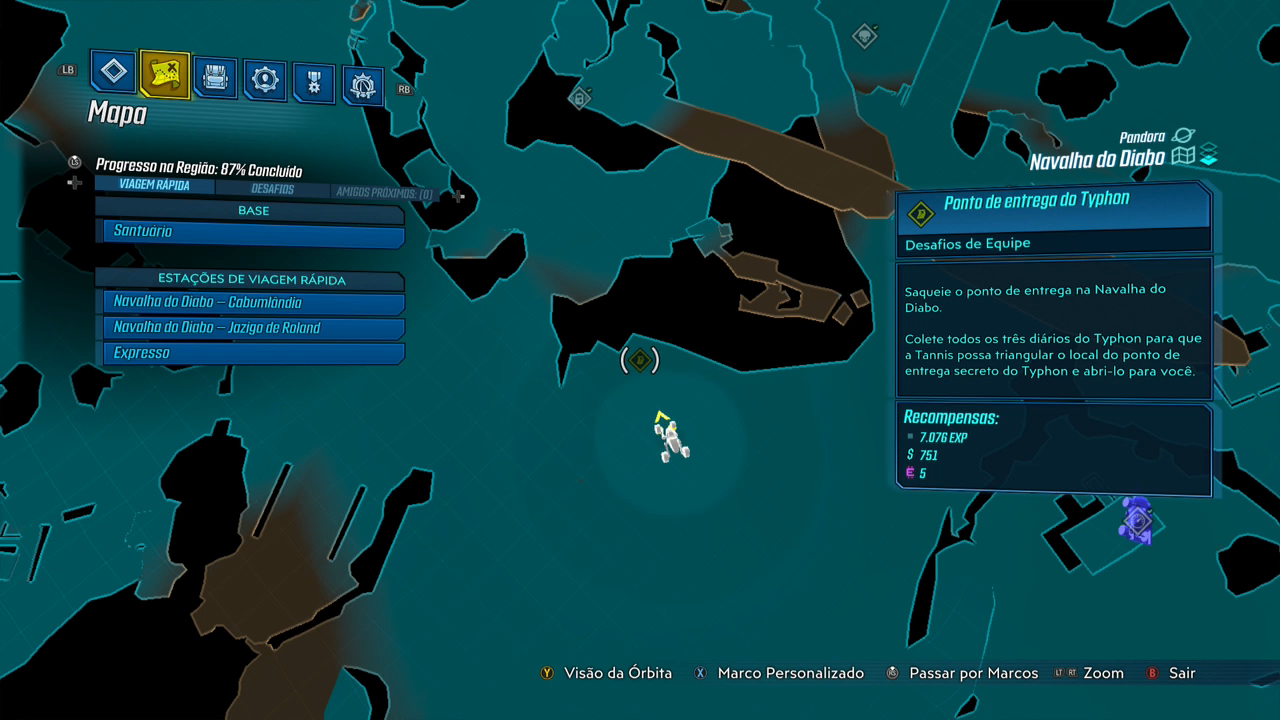Toggle the map layers icon
This screenshot has width=1280, height=720.
click(1208, 156)
